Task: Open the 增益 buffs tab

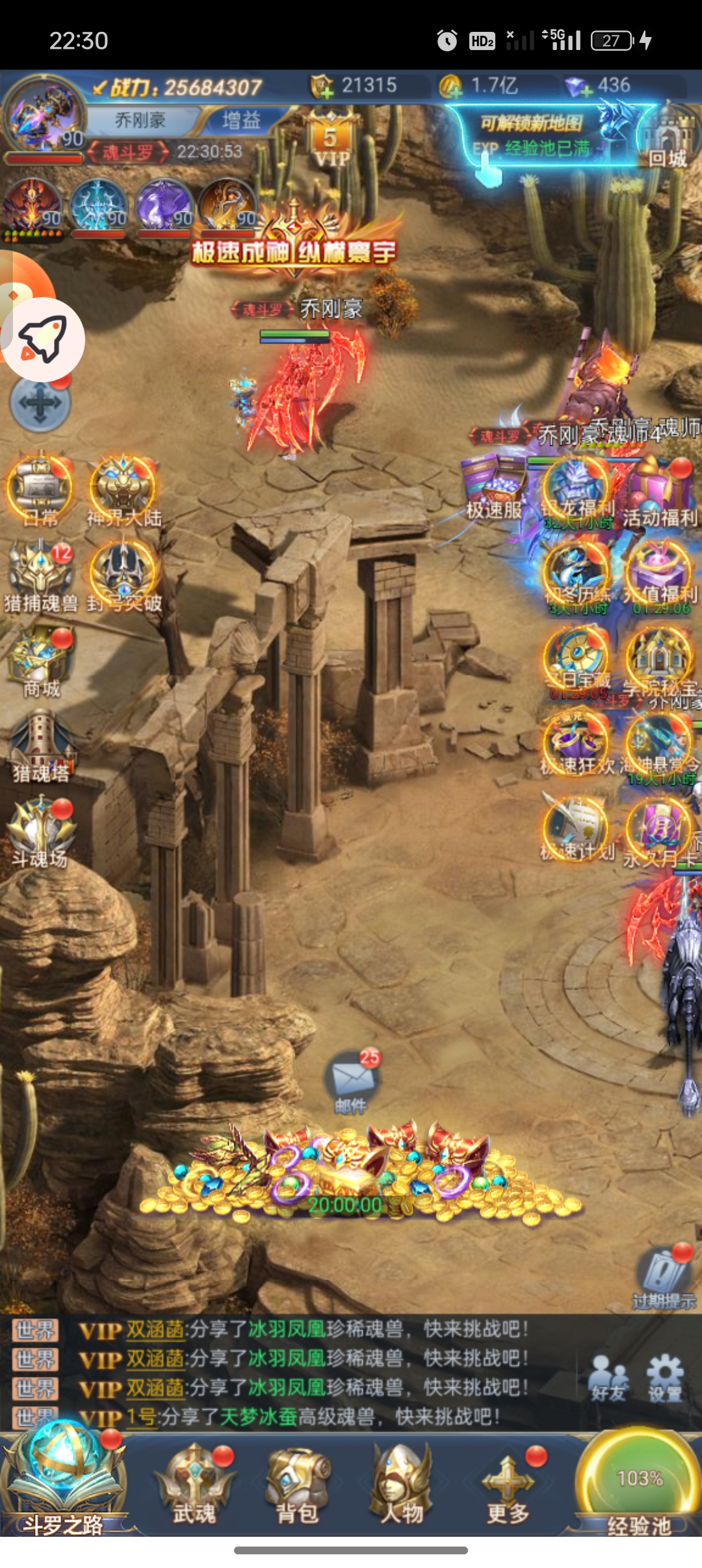Action: [x=241, y=120]
